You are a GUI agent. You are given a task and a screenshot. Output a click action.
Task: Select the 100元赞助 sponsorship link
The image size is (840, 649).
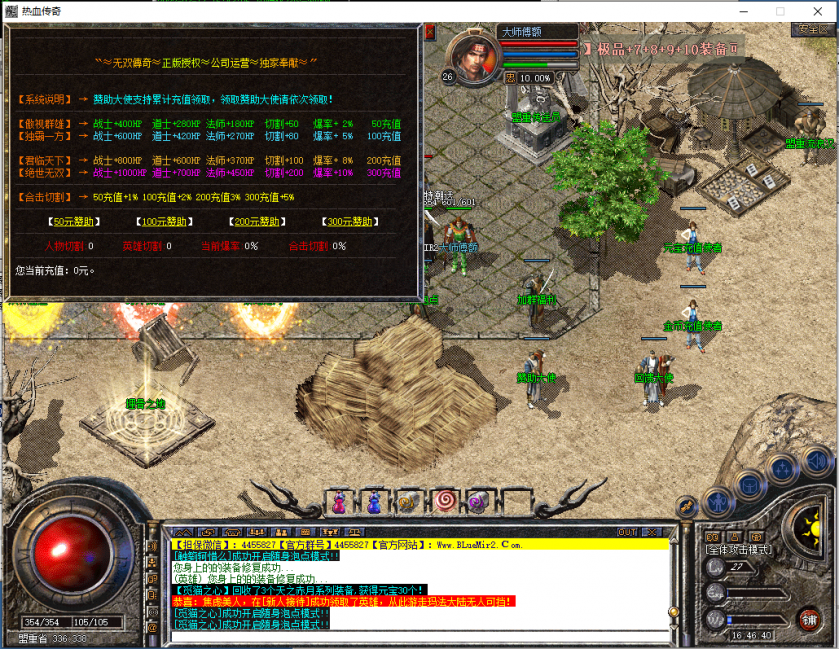pos(162,222)
